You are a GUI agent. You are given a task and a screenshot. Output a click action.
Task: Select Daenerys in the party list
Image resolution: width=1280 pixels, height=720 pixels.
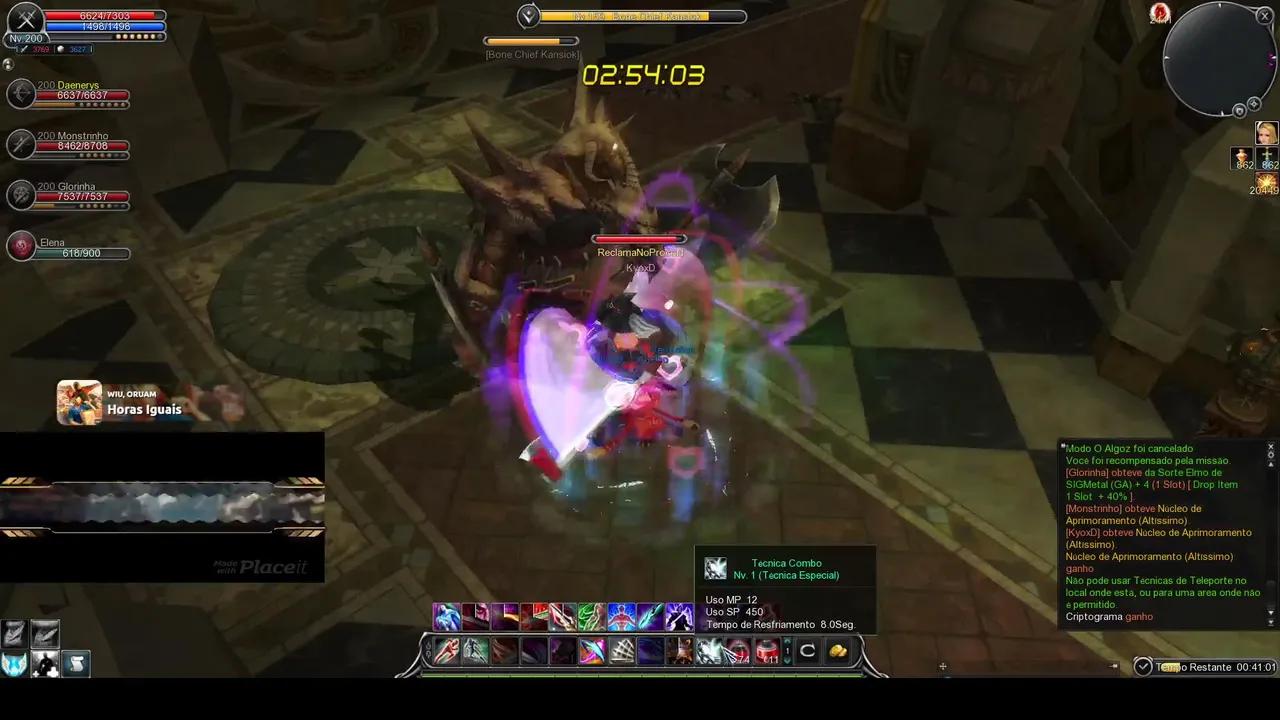coord(68,93)
